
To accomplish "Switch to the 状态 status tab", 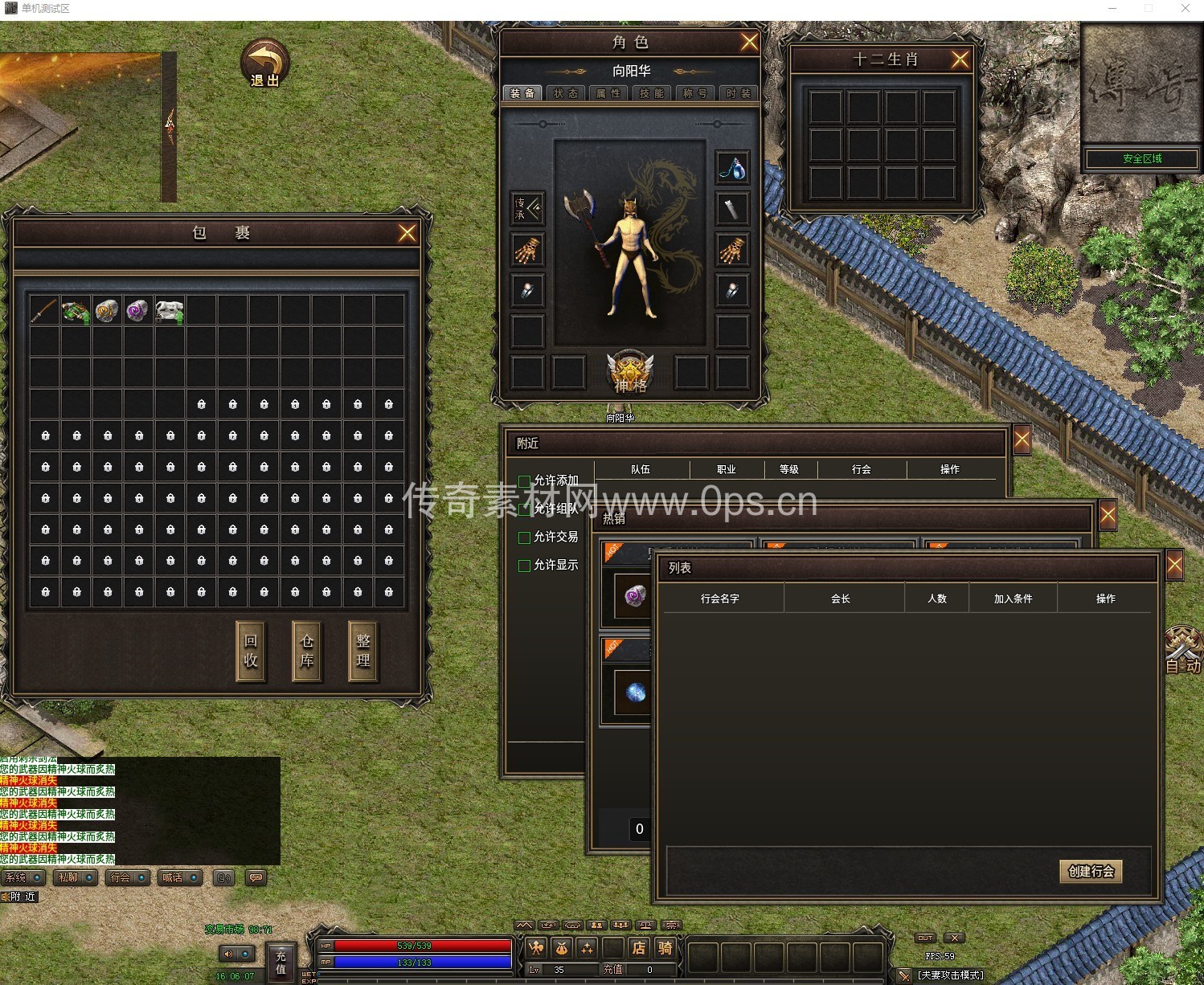I will [566, 93].
